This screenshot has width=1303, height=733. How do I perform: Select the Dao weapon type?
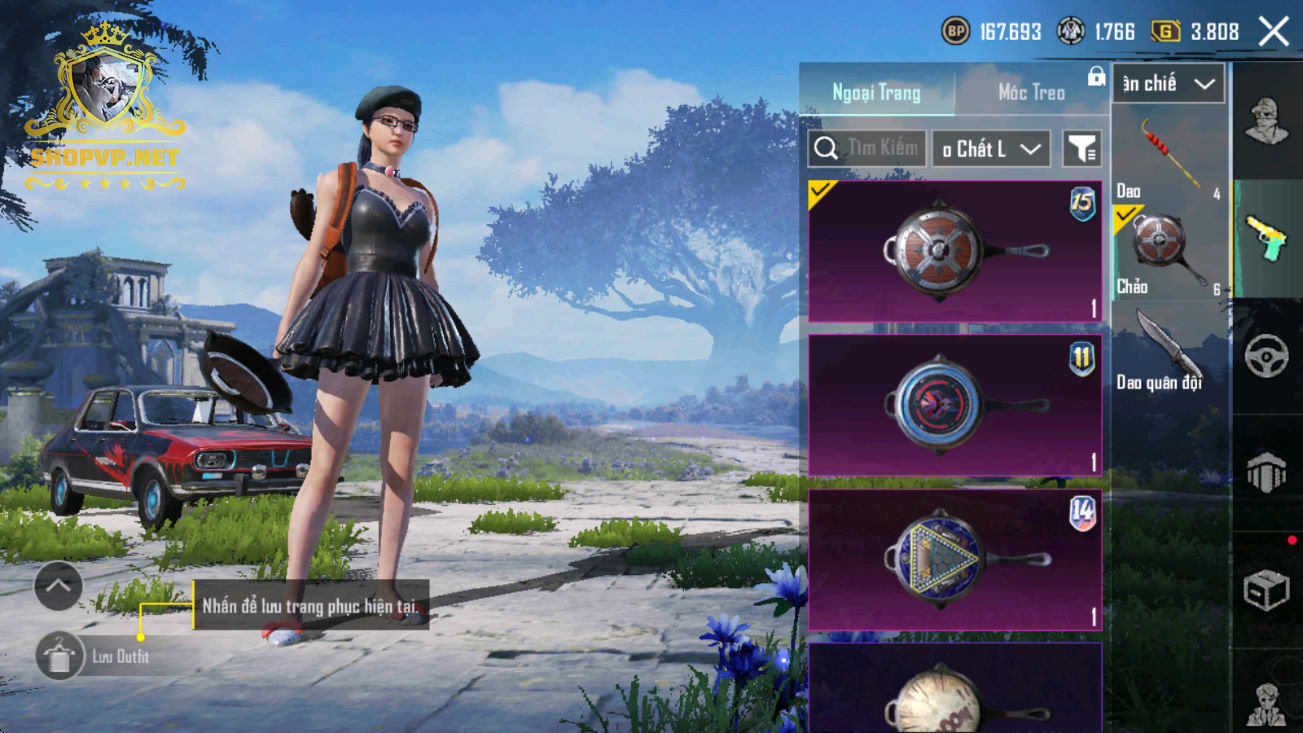1169,156
